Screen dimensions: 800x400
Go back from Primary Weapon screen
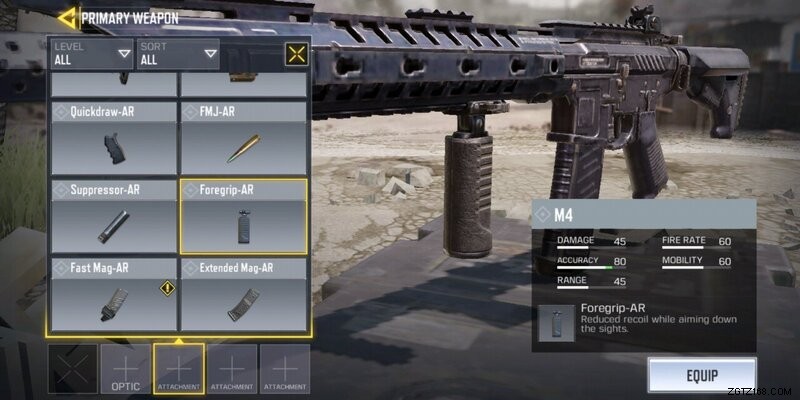pyautogui.click(x=67, y=17)
